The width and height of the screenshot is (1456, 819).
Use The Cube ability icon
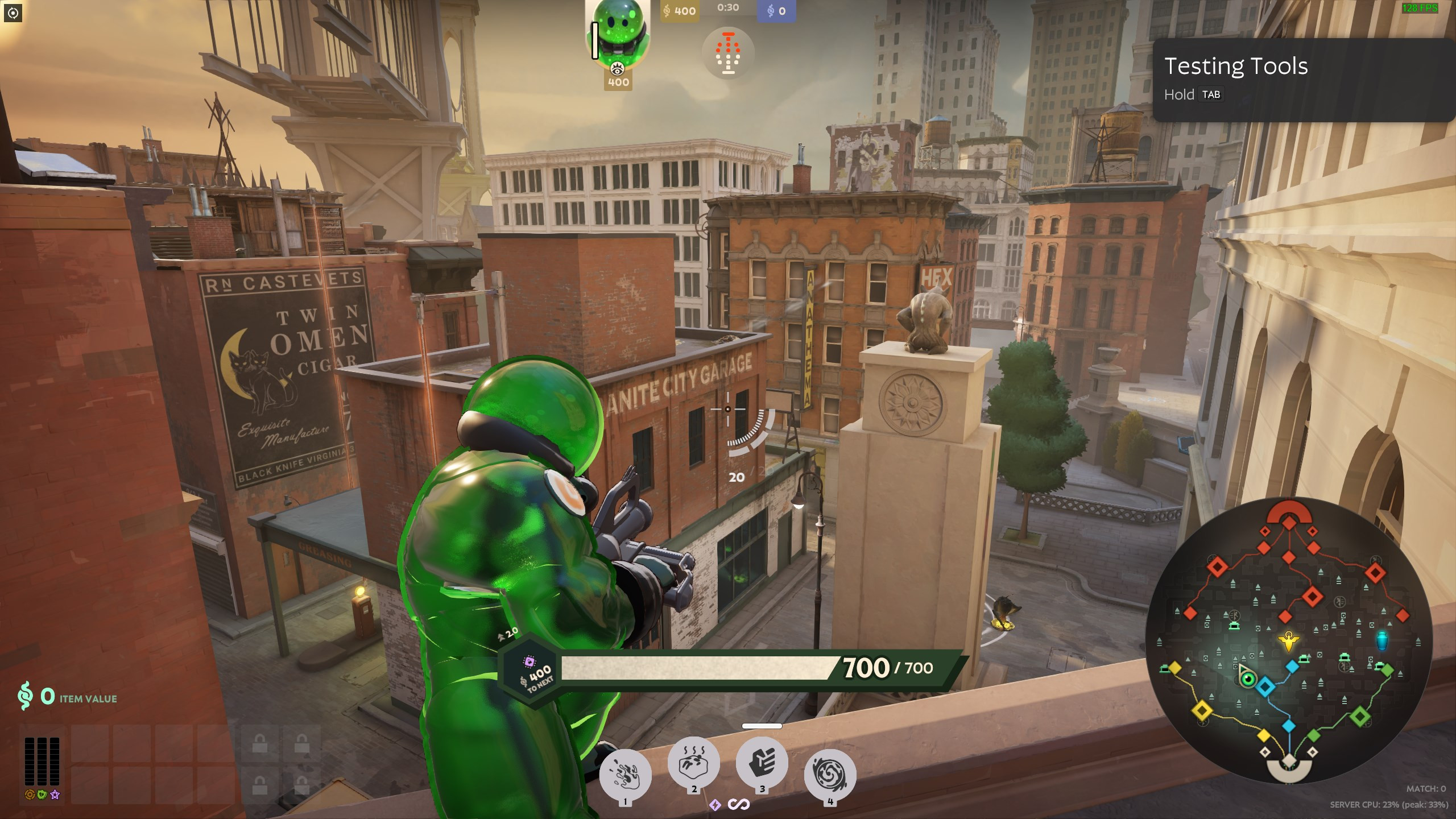pos(693,762)
